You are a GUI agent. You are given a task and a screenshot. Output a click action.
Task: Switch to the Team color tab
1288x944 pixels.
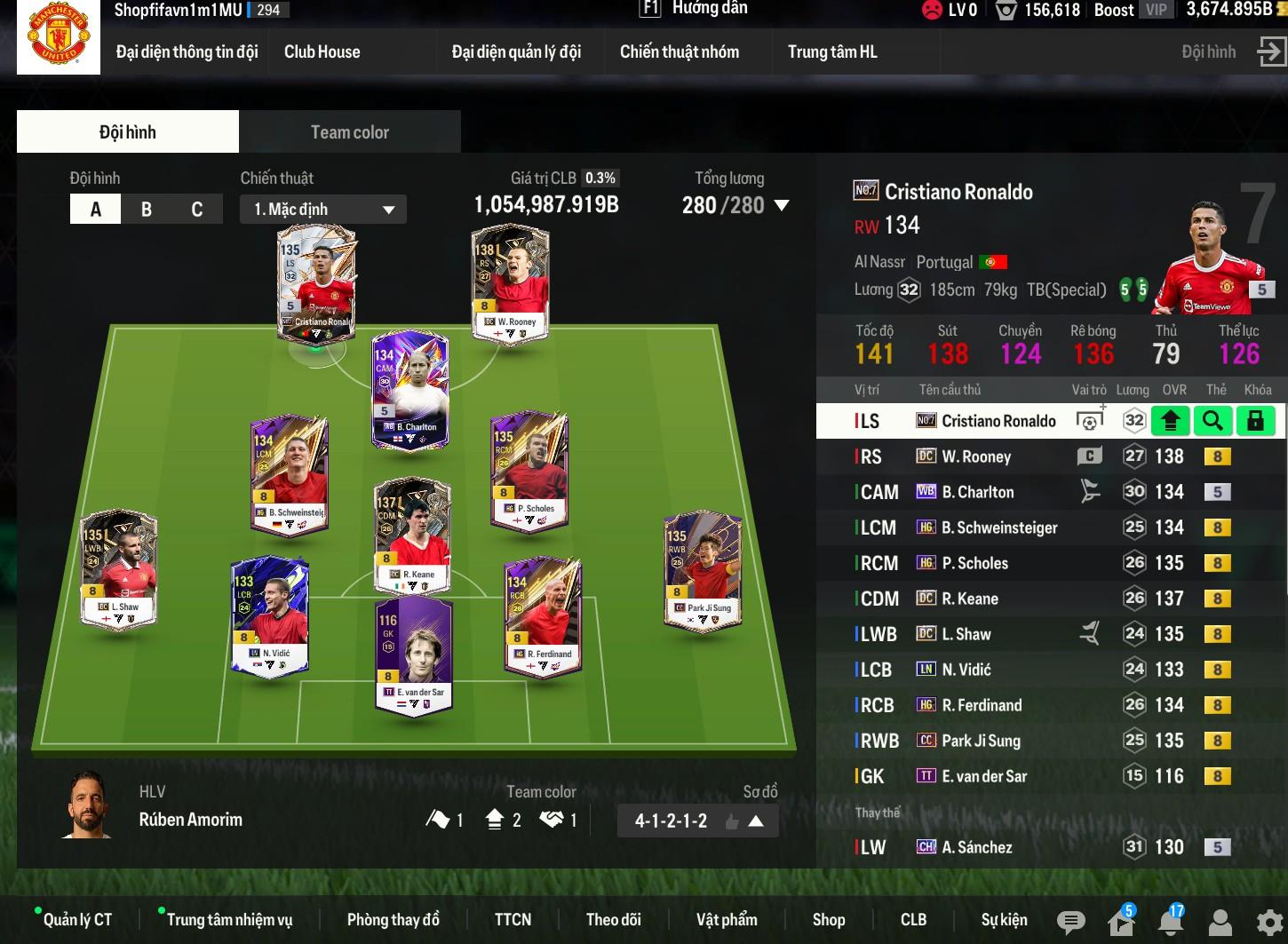pyautogui.click(x=350, y=132)
